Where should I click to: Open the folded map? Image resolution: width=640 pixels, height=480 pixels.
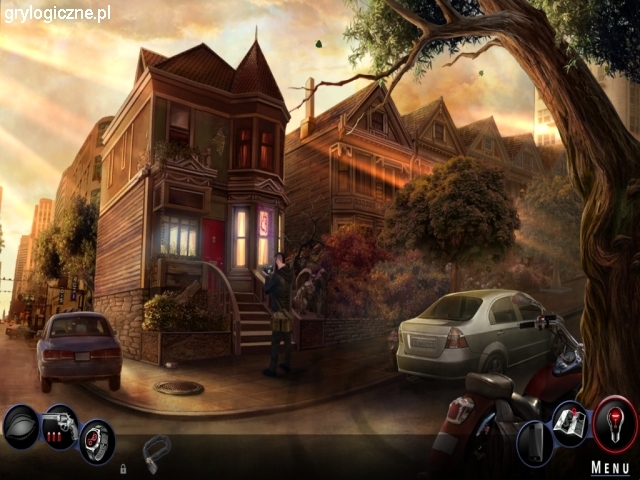[x=571, y=423]
